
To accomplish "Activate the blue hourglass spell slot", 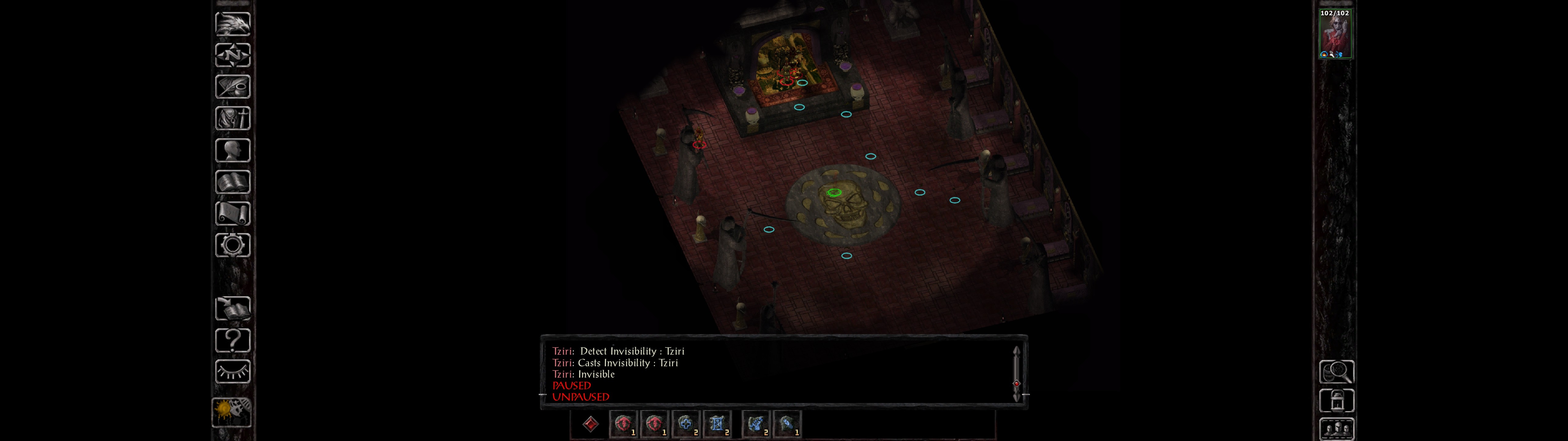I will point(716,424).
